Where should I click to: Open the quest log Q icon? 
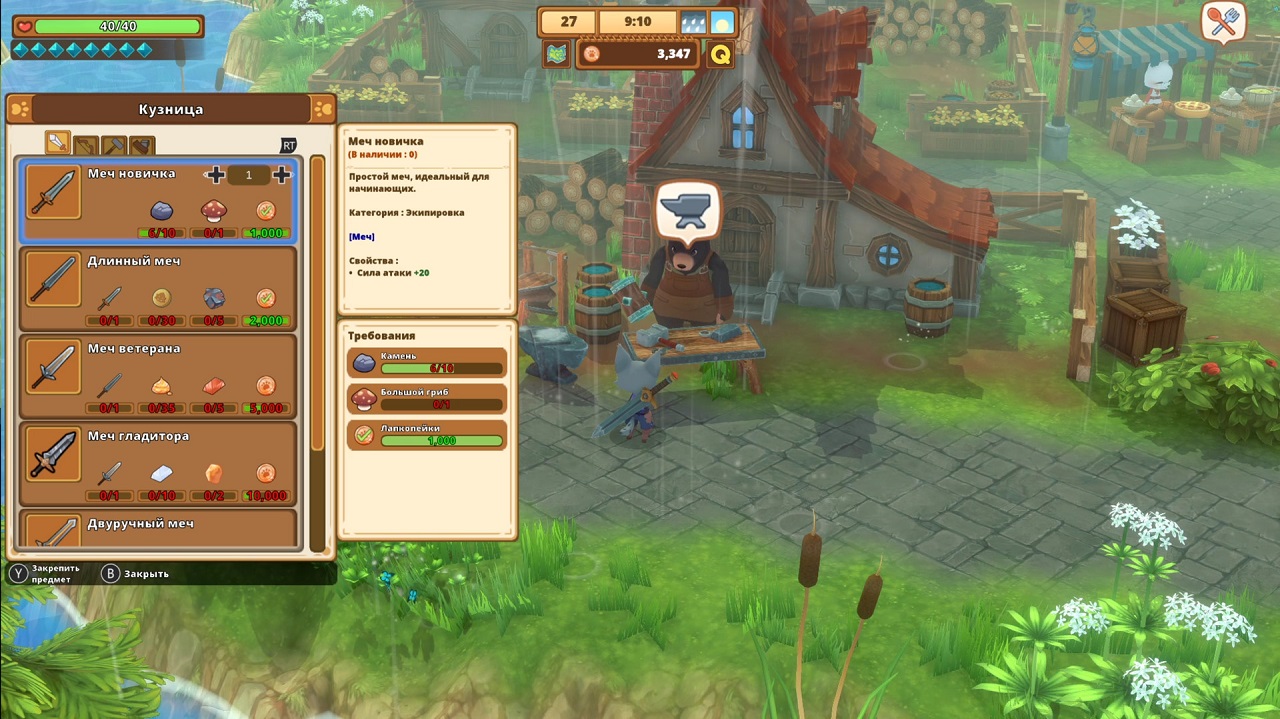tap(720, 54)
